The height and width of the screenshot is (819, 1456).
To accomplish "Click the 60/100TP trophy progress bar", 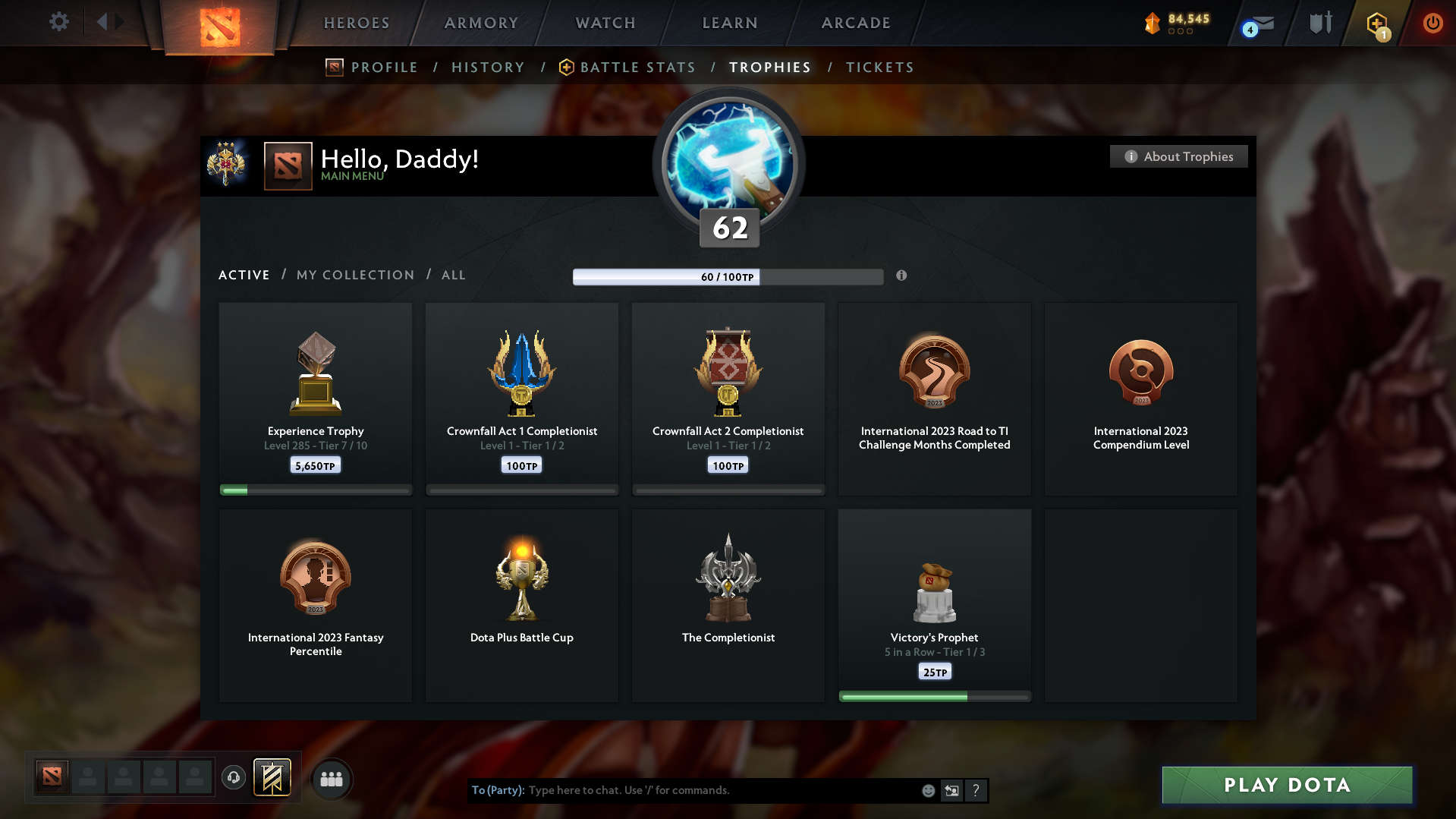I will (x=728, y=277).
